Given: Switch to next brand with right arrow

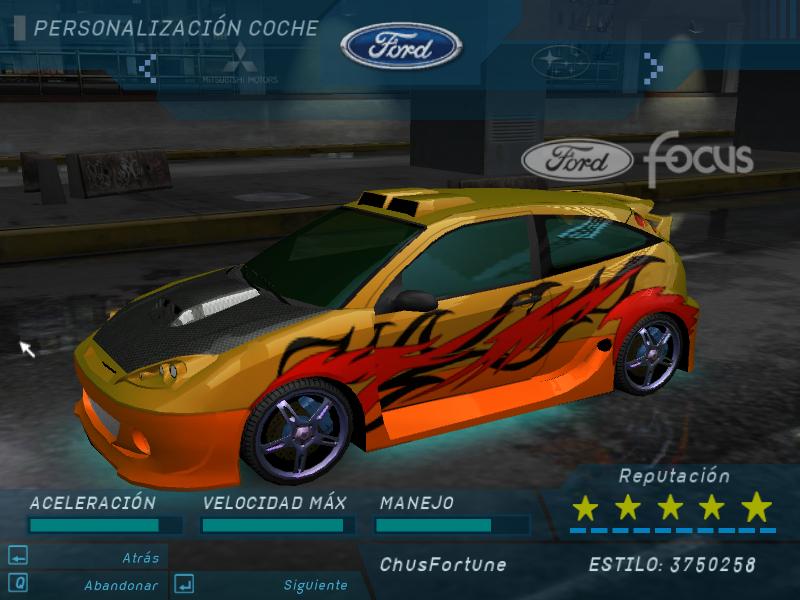Looking at the screenshot, I should (653, 68).
